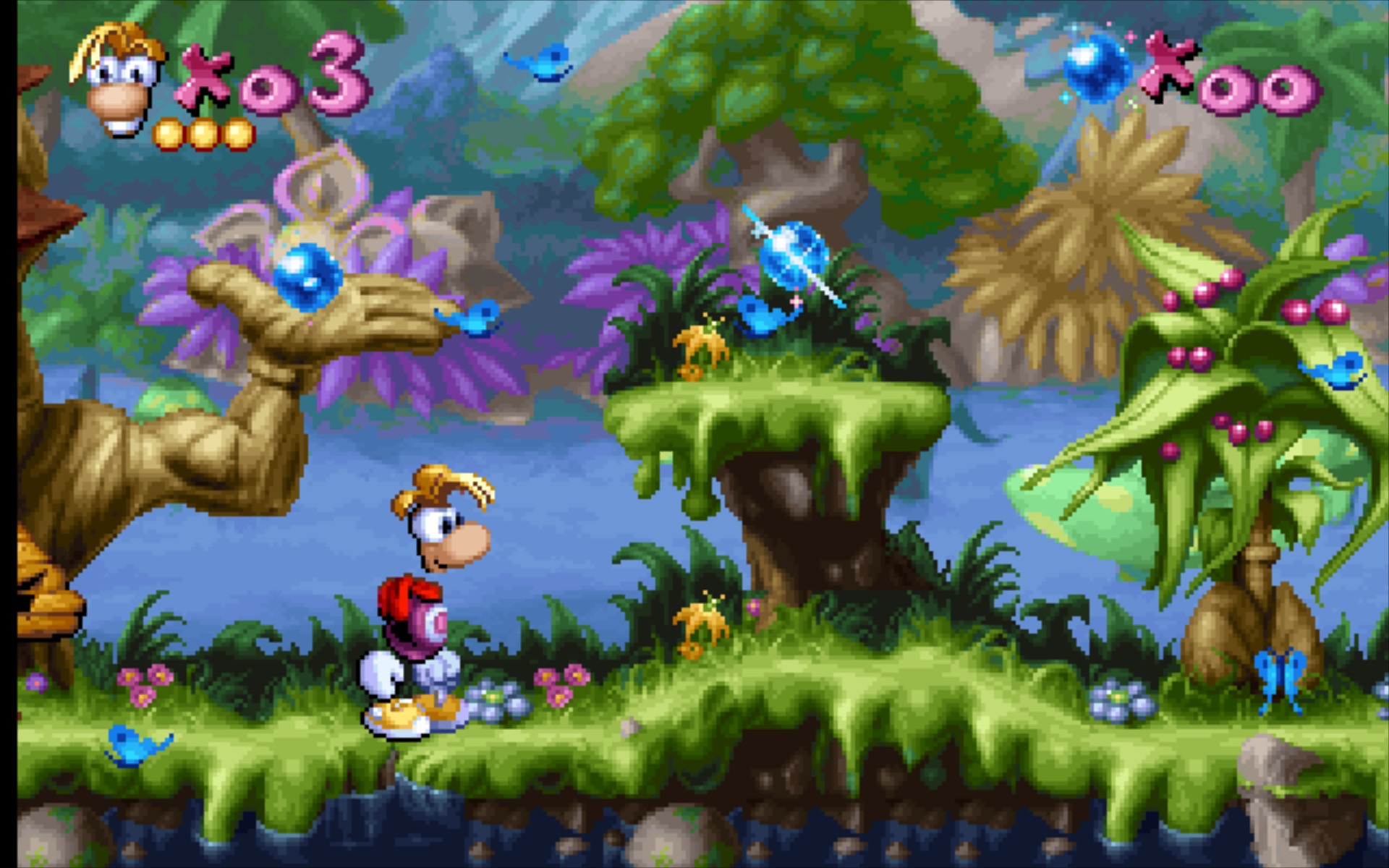Toggle the middle yellow health orb in the HUD

pyautogui.click(x=205, y=132)
